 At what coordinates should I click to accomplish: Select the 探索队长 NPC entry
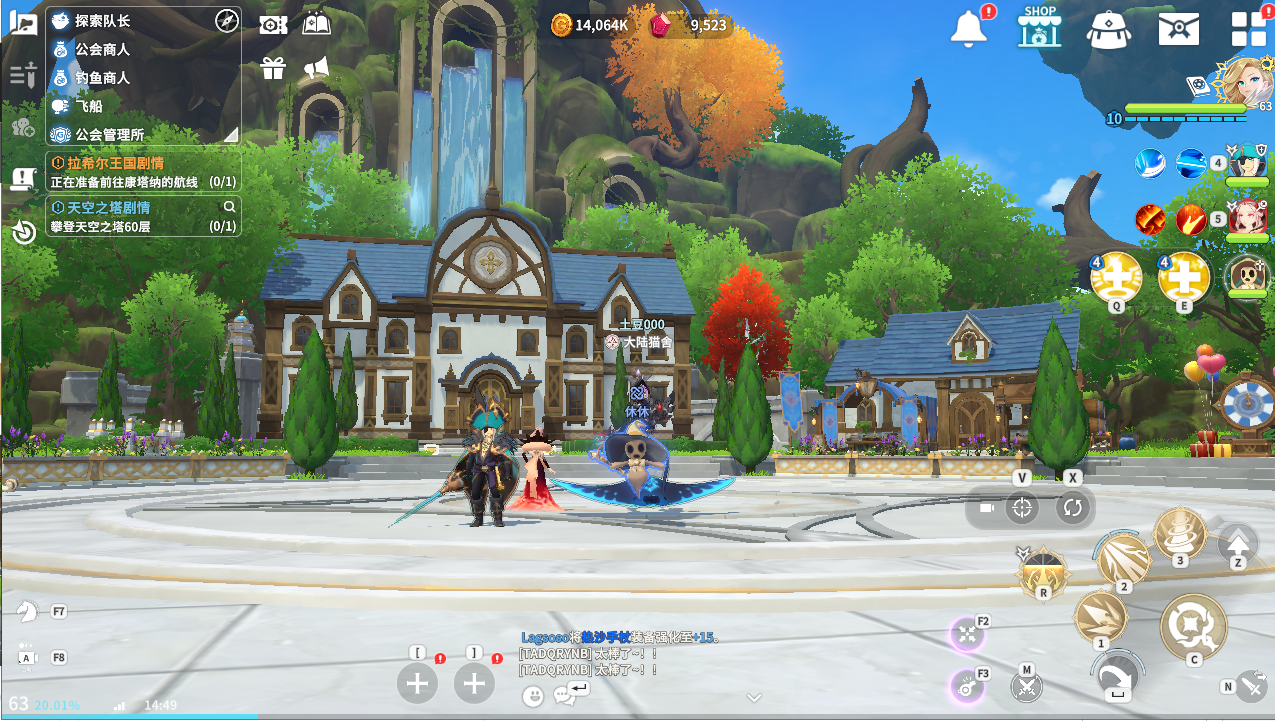point(102,21)
